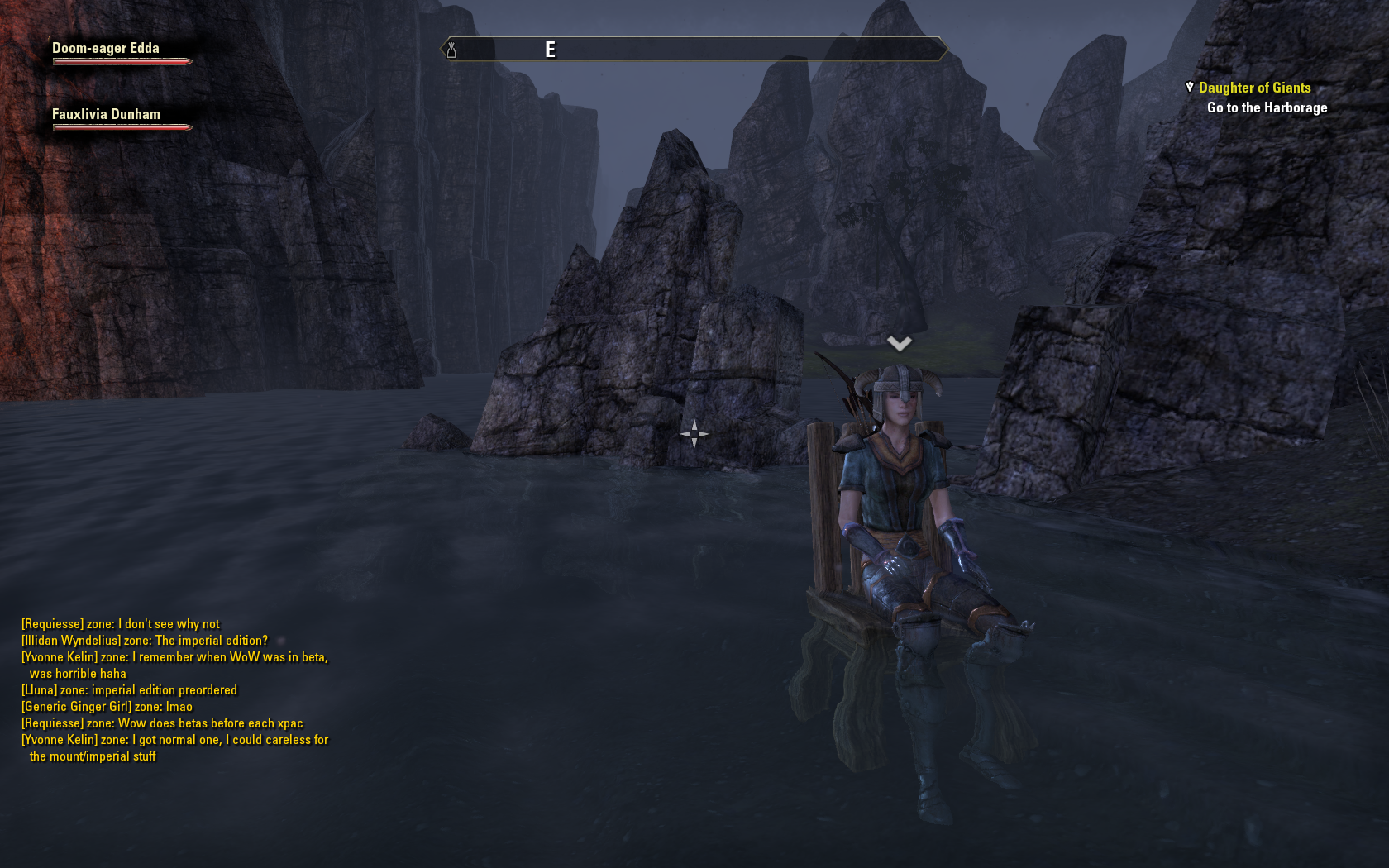Click Illidan Wyndelius in zone chat

click(x=71, y=641)
